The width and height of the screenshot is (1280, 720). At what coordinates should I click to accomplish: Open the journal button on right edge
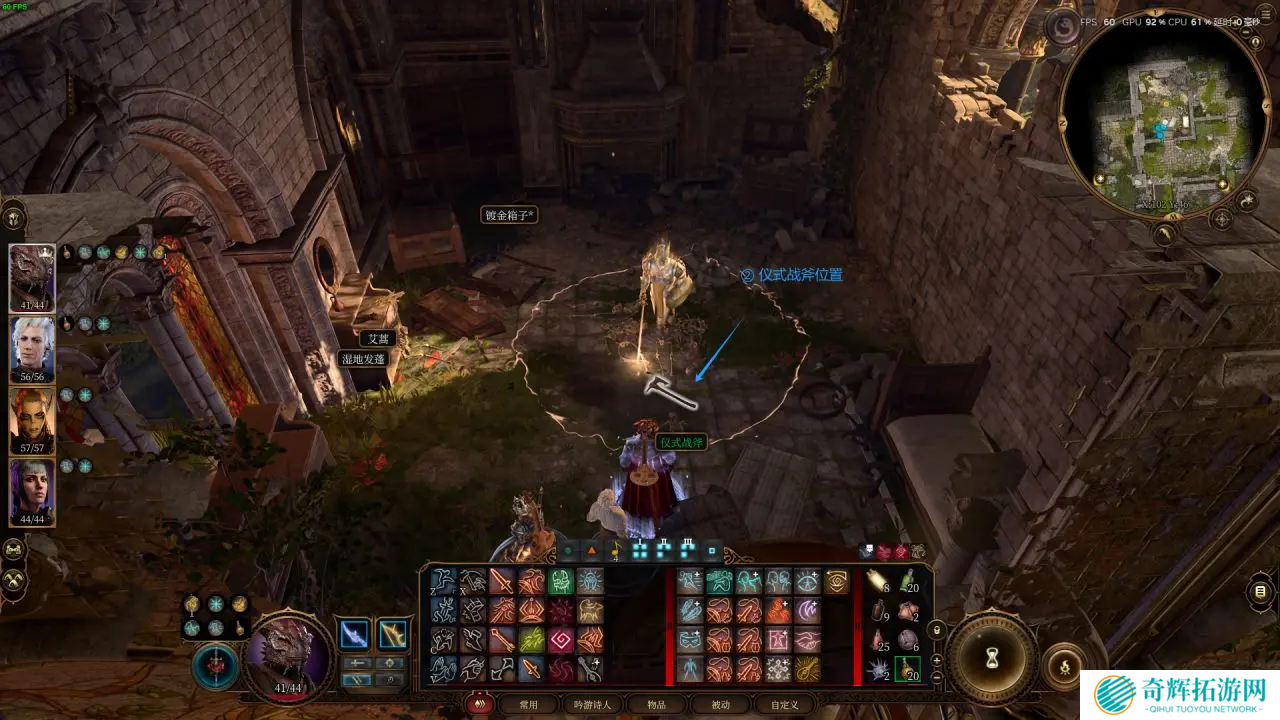tap(1261, 592)
